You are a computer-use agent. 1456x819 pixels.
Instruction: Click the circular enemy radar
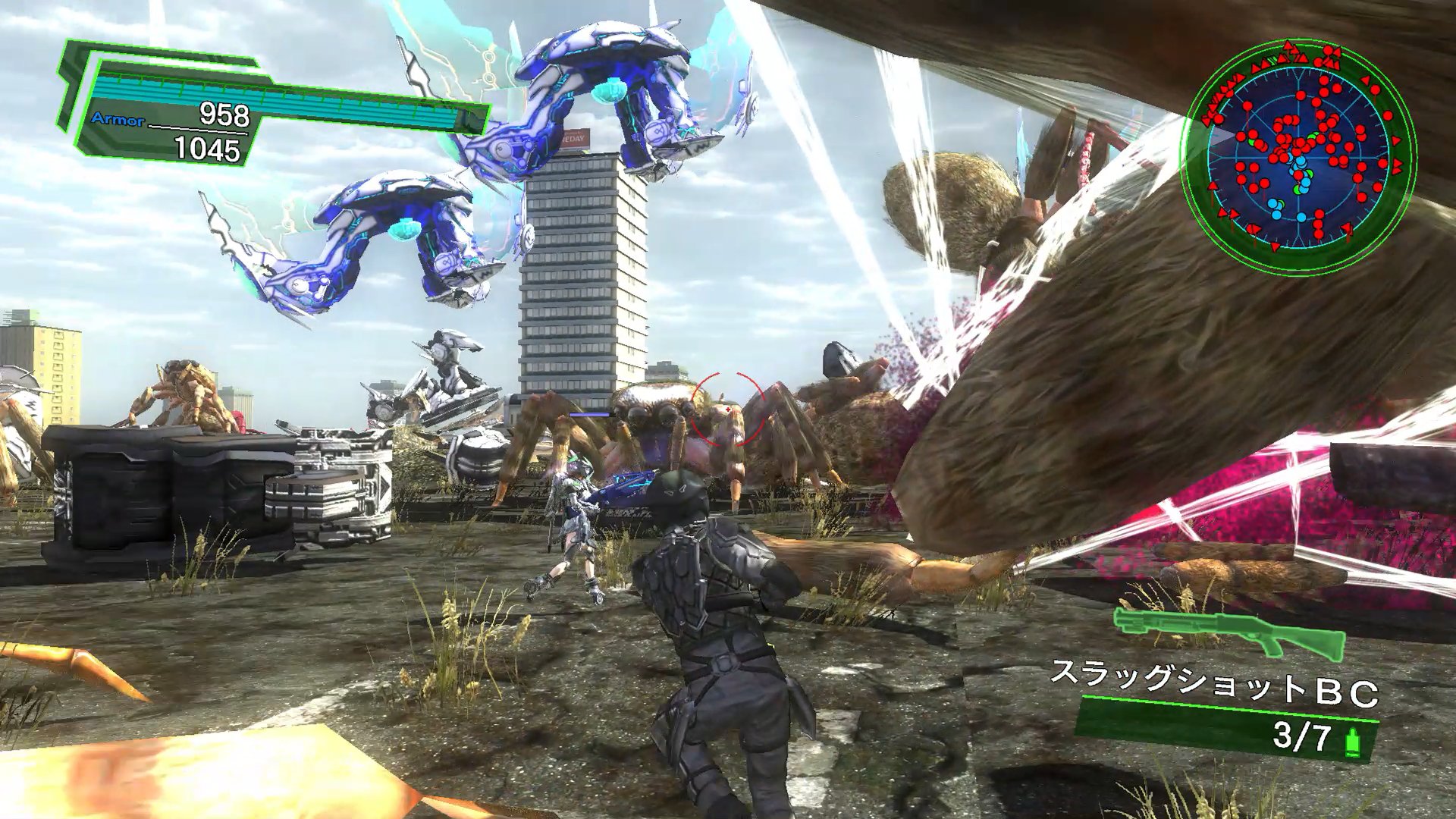1298,157
